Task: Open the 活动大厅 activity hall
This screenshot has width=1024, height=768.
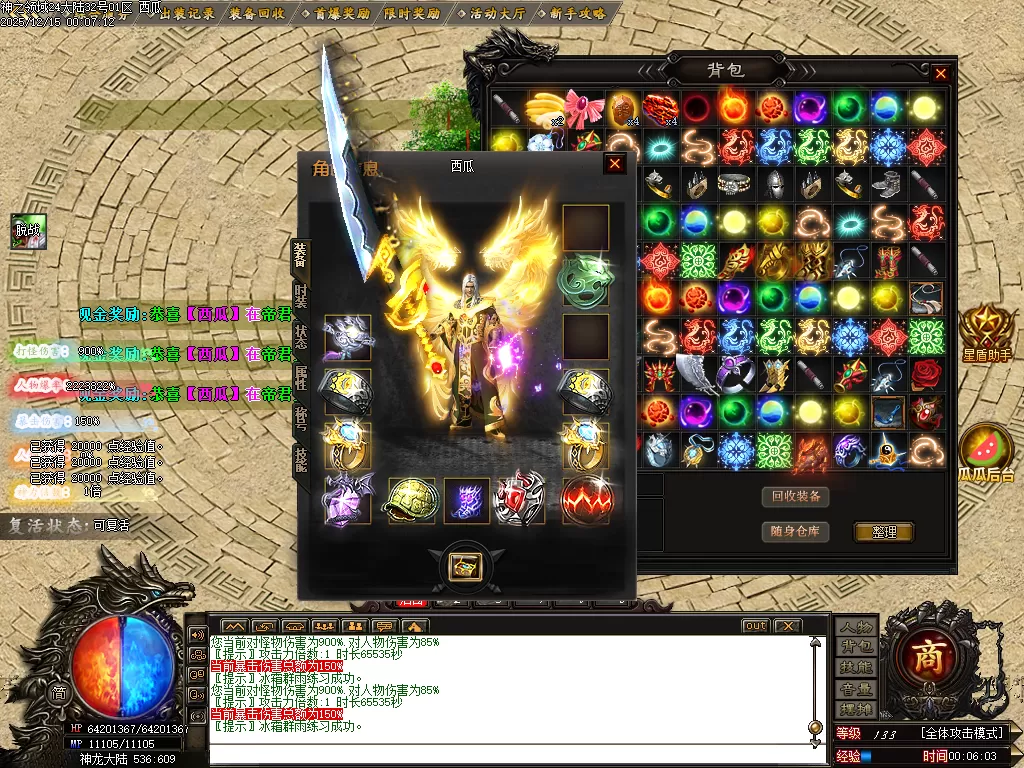Action: 497,14
